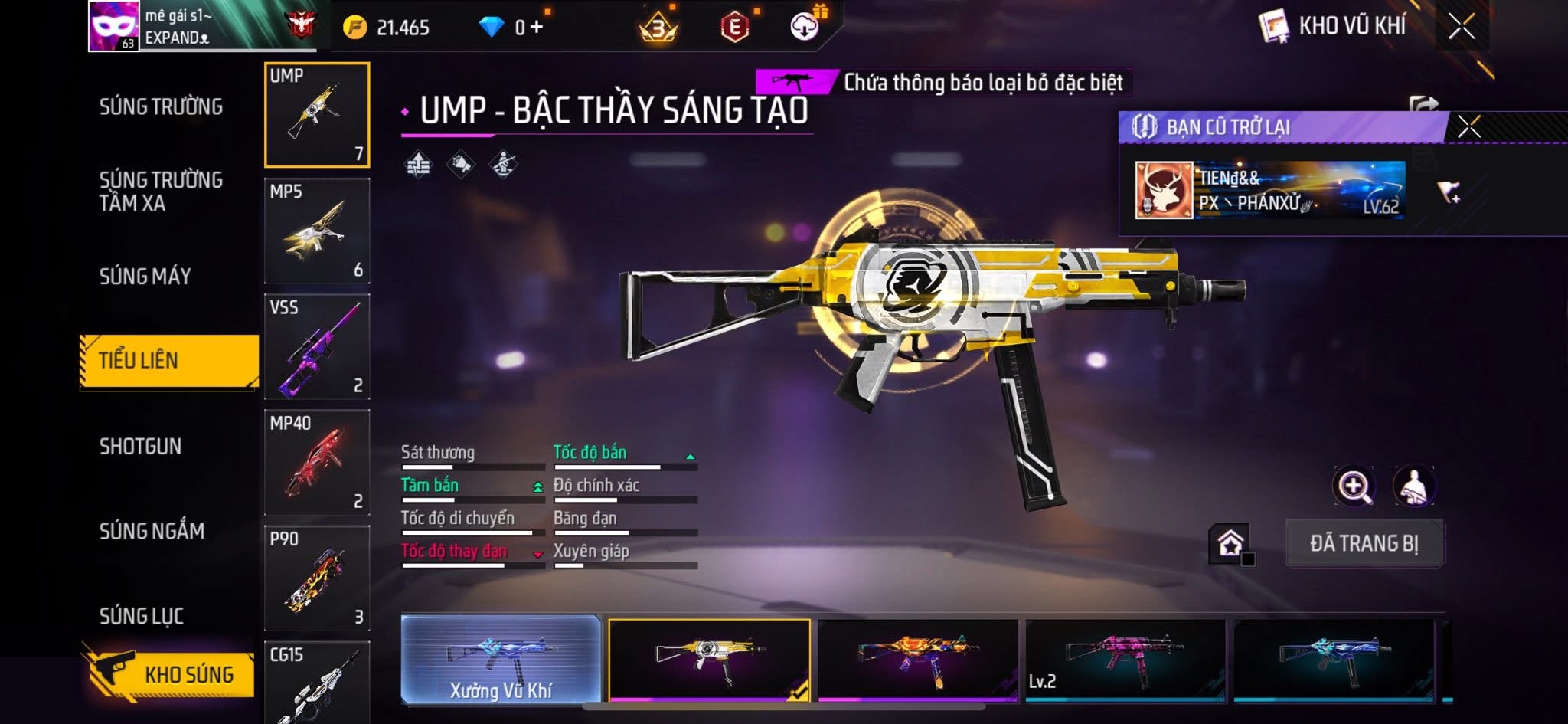
Task: Click the ĐÃ TRANG BỊ button
Action: click(x=1364, y=543)
